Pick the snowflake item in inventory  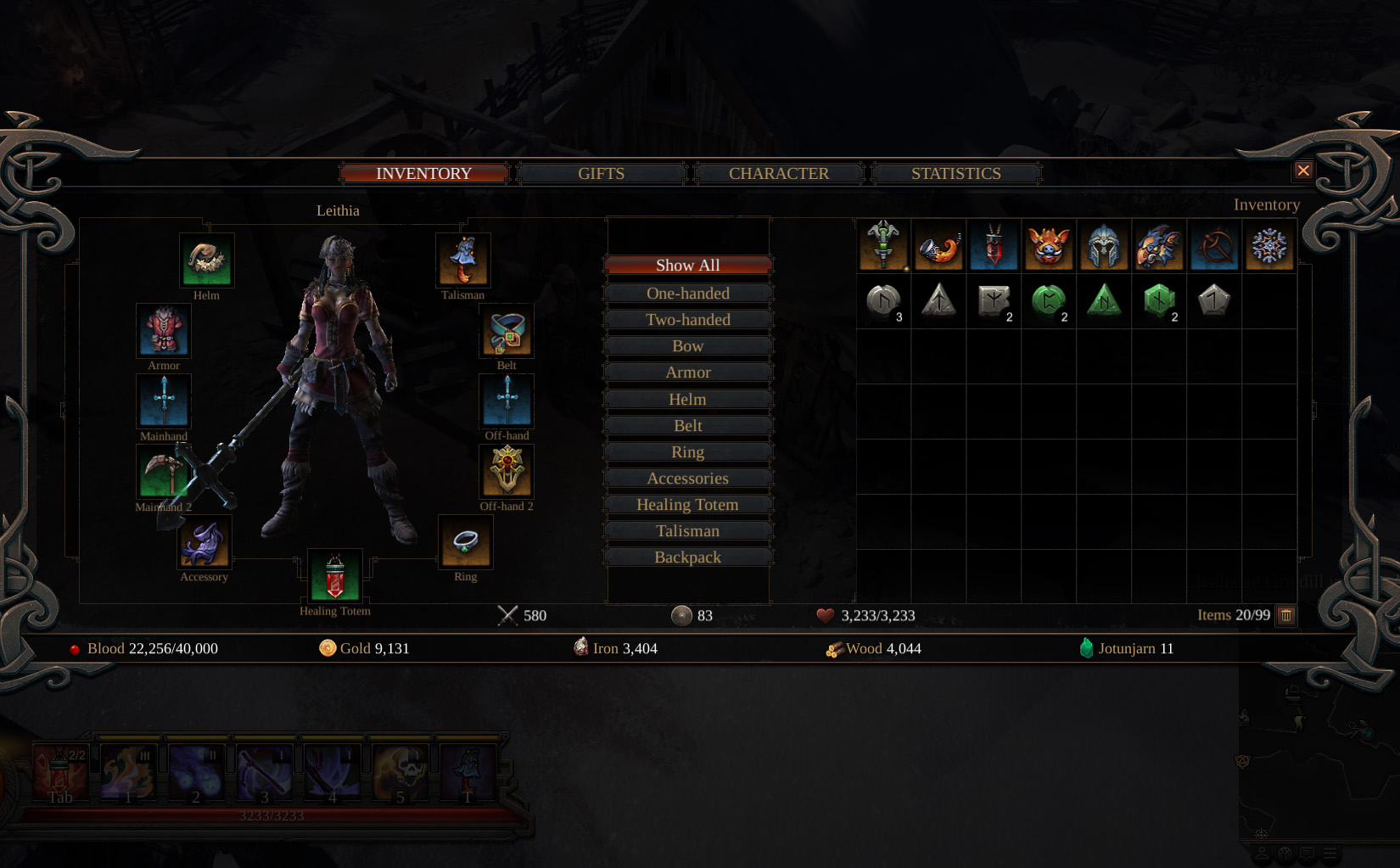click(1268, 246)
